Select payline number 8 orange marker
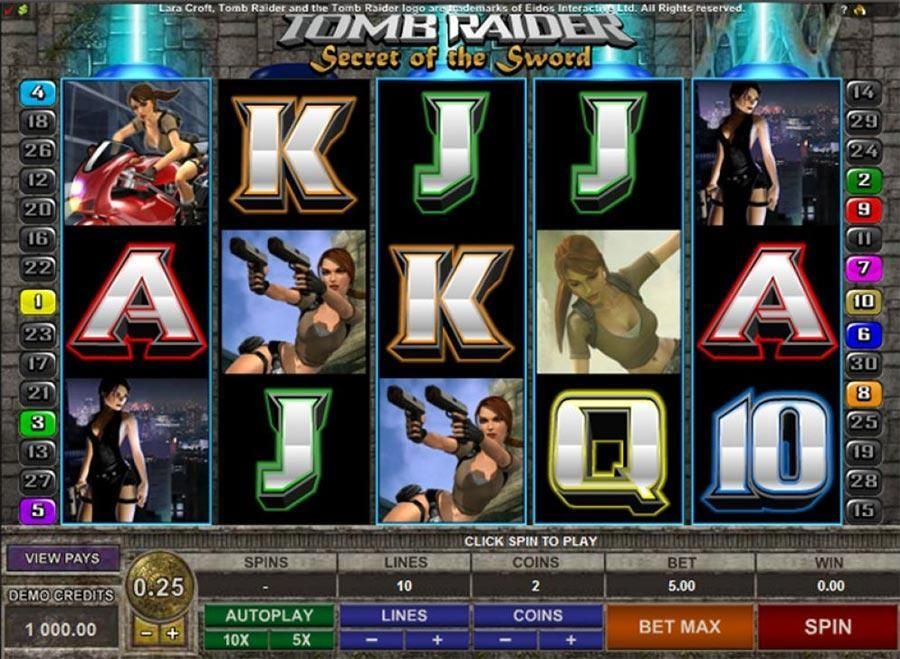Screen dimensions: 900x659 [x=863, y=394]
